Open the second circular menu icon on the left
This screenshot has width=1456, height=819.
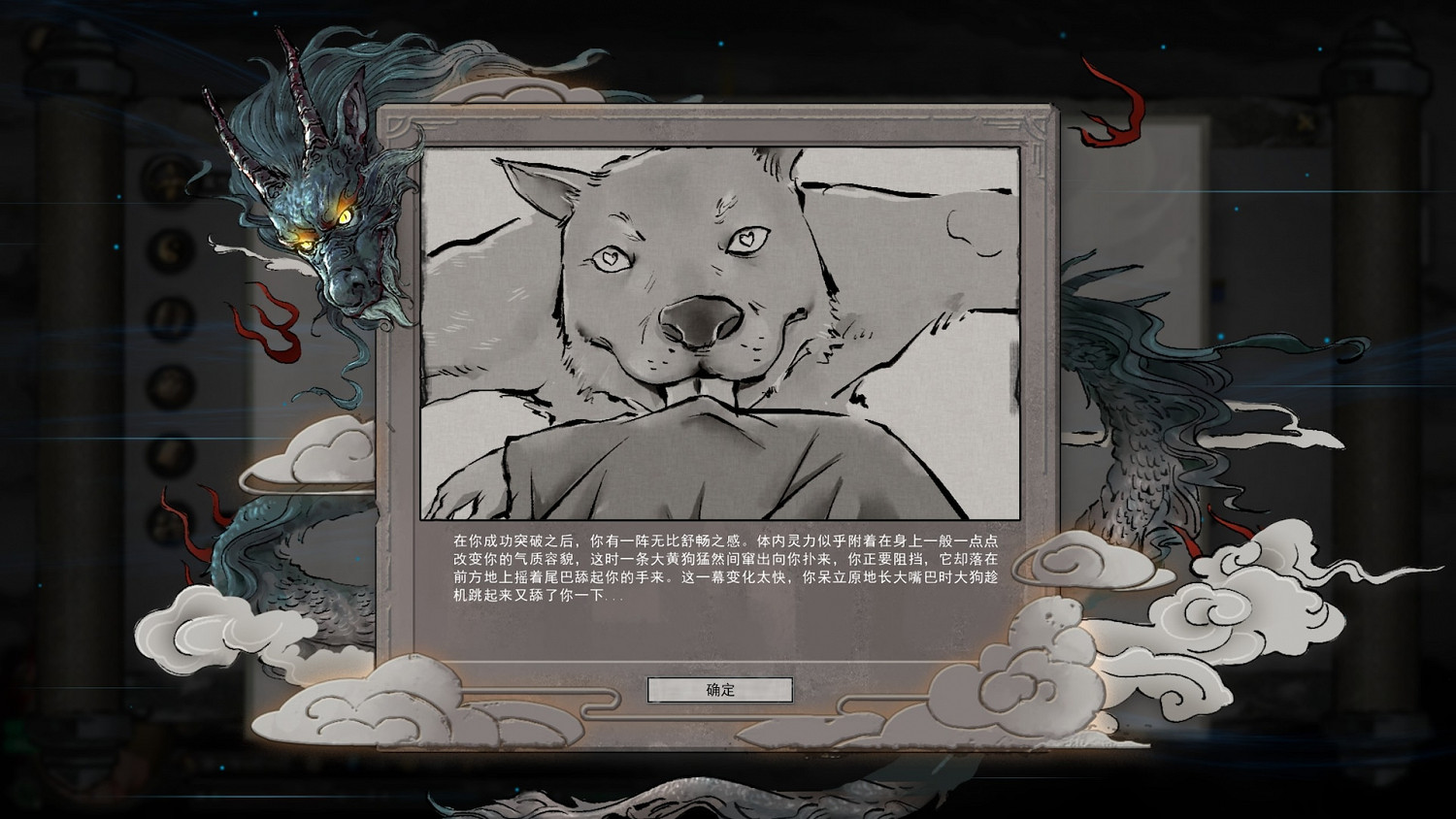coord(168,249)
